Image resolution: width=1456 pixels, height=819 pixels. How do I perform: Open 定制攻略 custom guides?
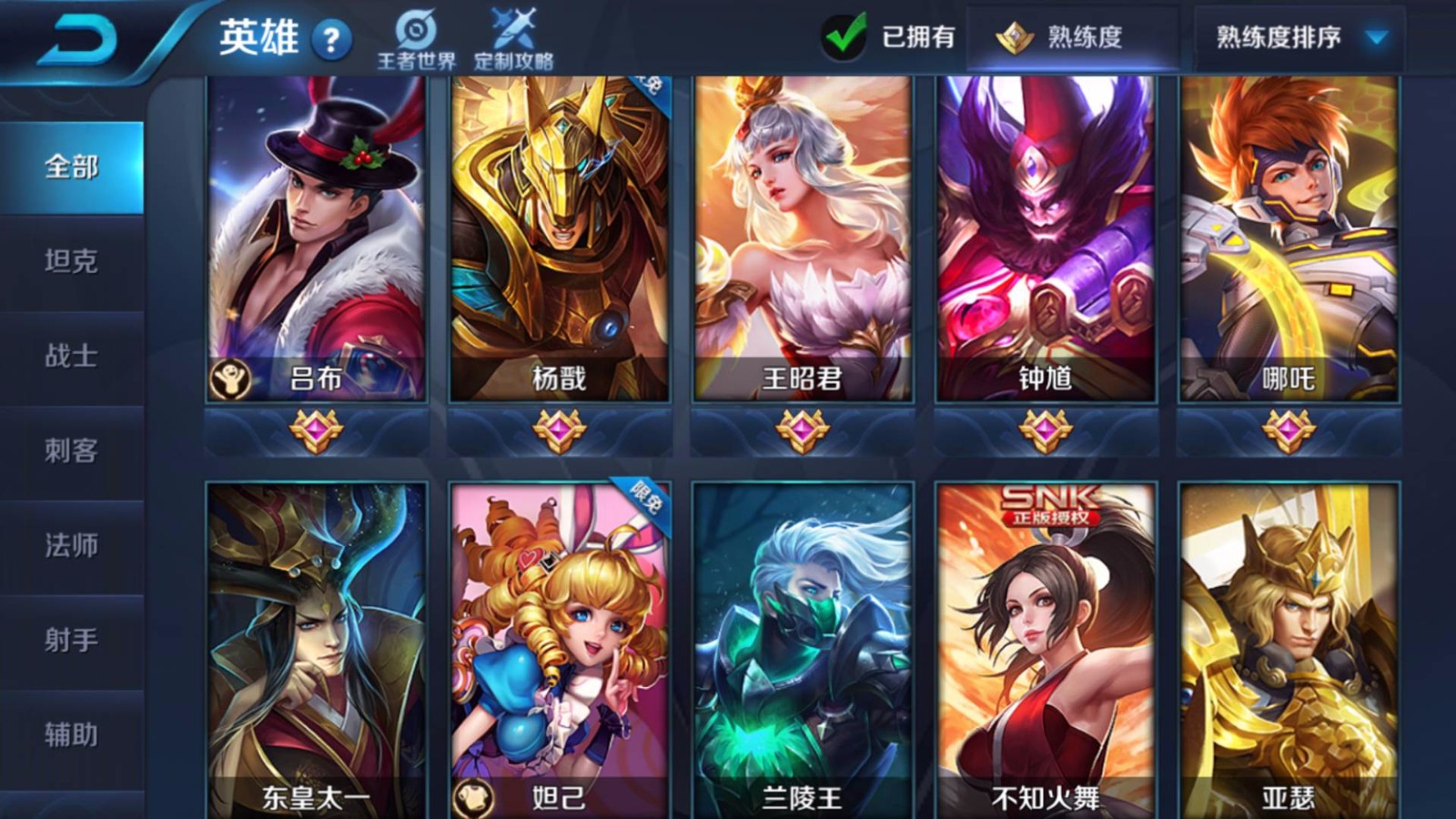click(x=513, y=40)
